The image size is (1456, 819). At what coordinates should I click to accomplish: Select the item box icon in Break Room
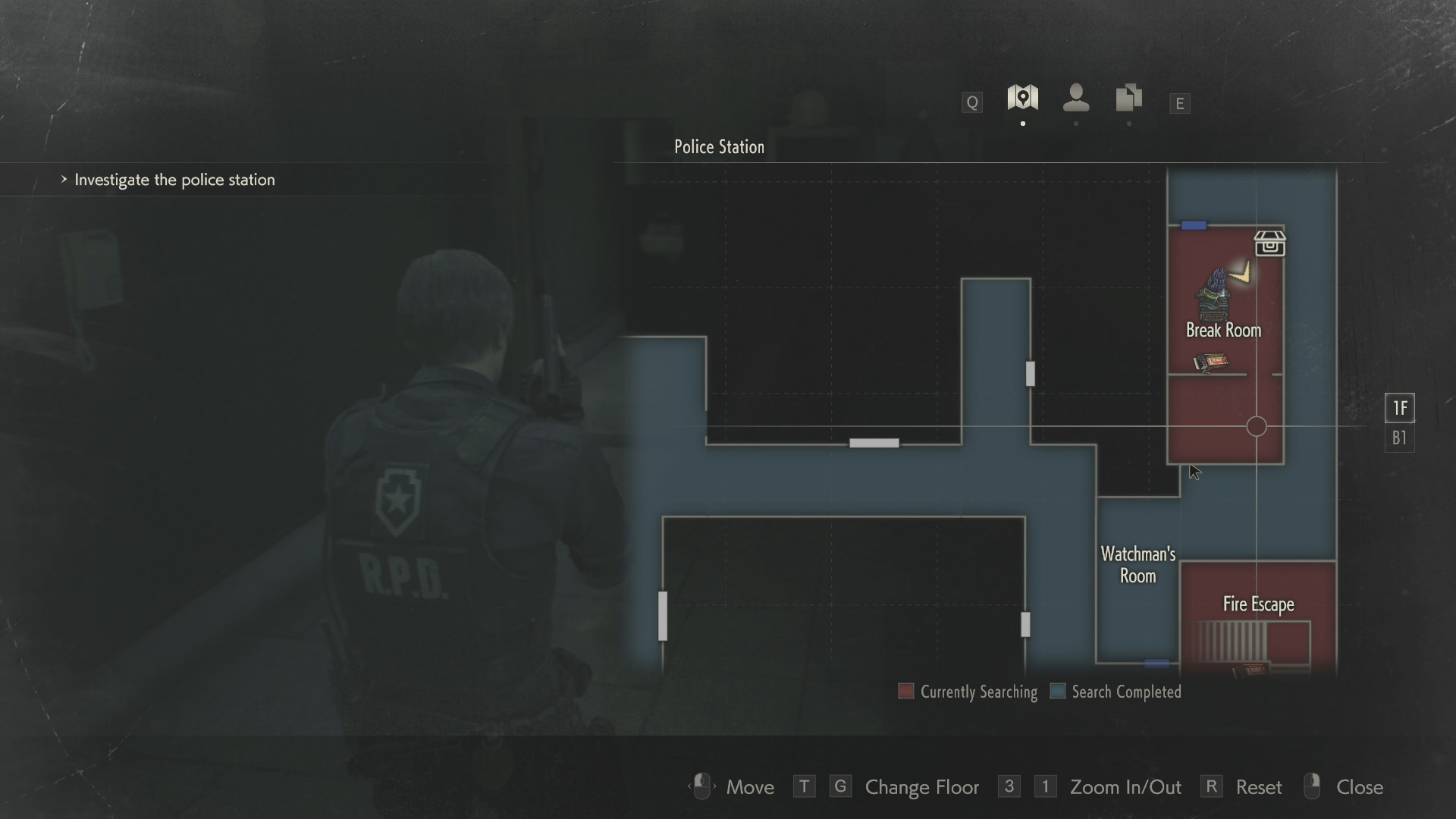(1269, 243)
